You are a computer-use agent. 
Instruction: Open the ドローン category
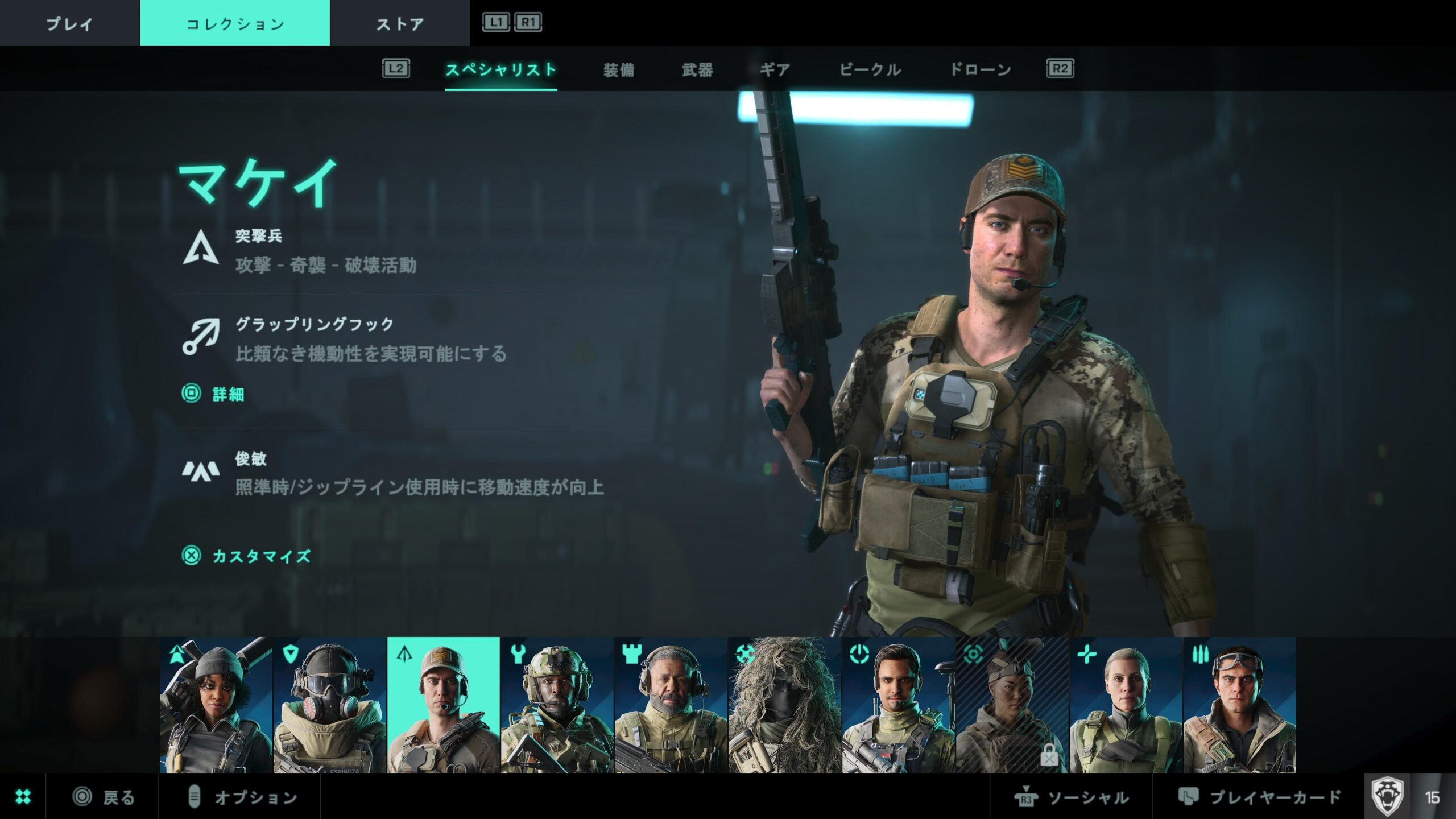(x=981, y=69)
